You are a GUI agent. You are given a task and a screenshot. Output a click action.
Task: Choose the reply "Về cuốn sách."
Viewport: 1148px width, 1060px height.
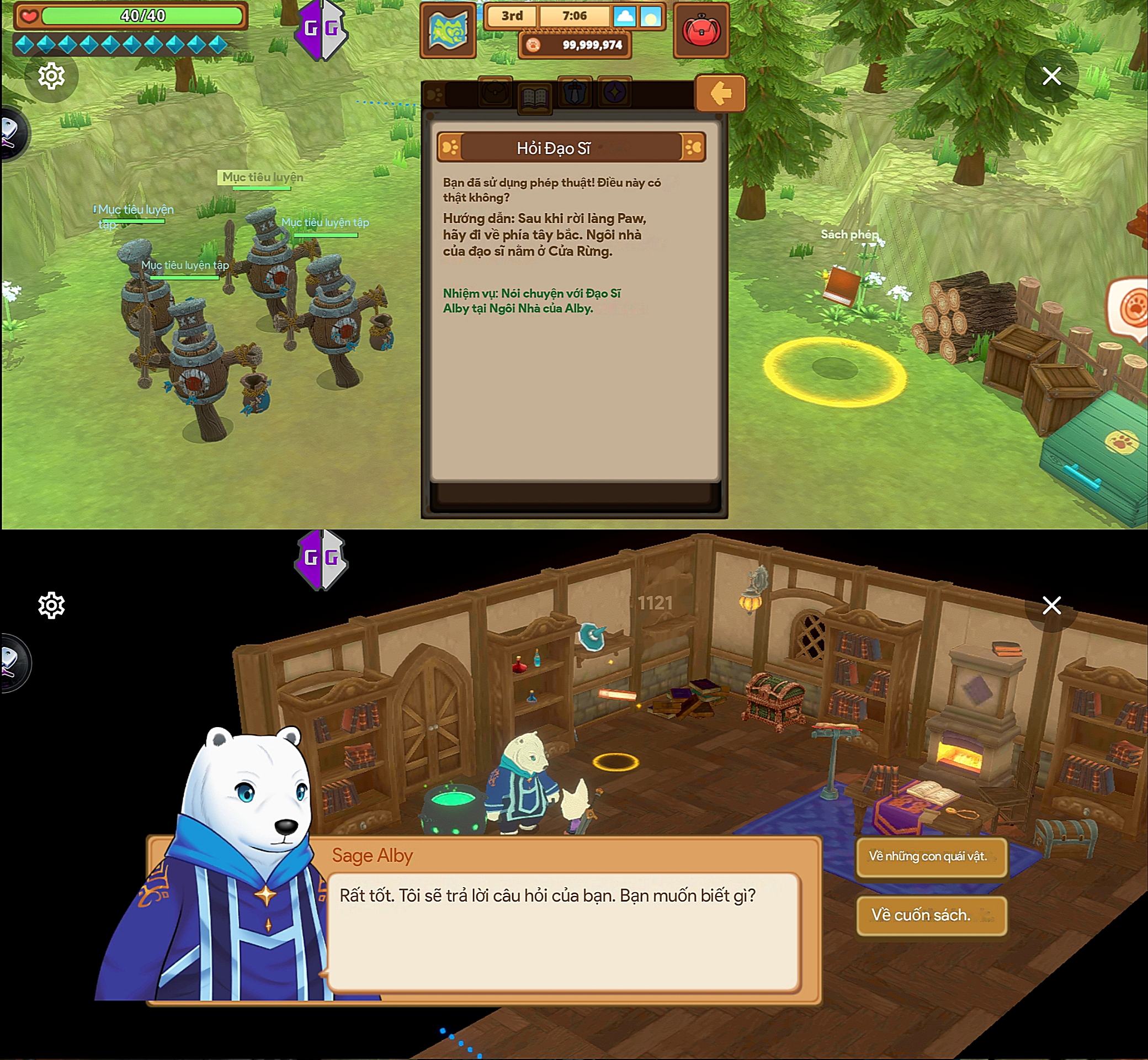pyautogui.click(x=931, y=915)
